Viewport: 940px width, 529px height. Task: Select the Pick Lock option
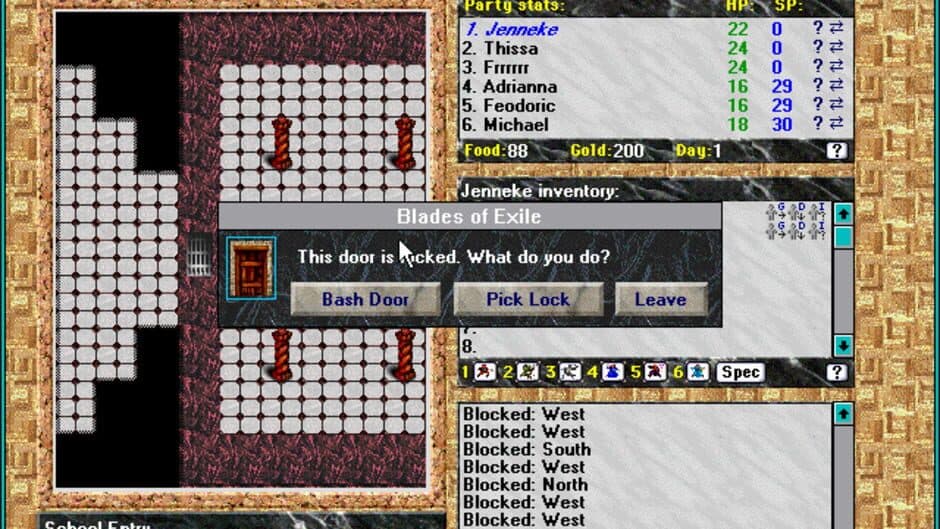[x=528, y=299]
